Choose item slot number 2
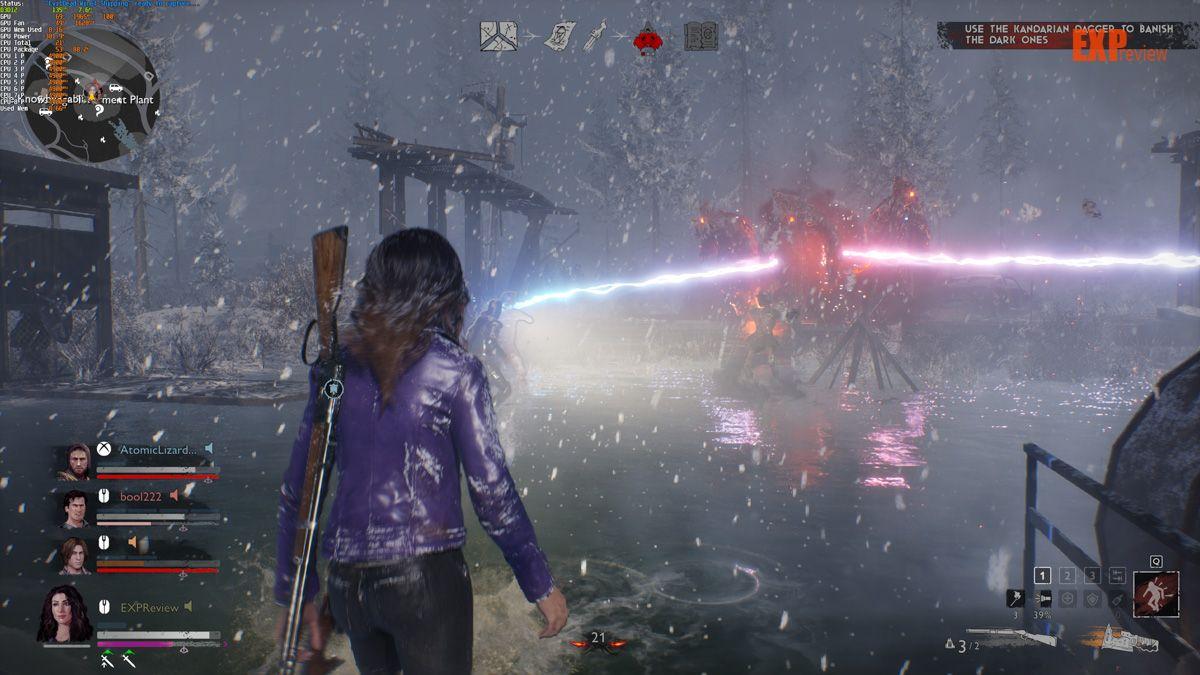The height and width of the screenshot is (675, 1200). click(x=1067, y=575)
